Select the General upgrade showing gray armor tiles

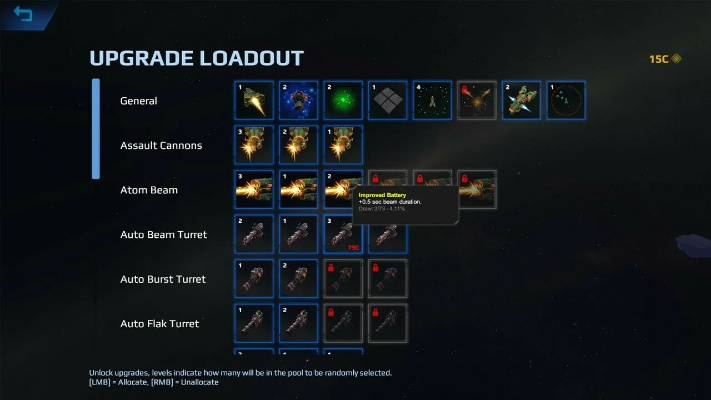(387, 100)
